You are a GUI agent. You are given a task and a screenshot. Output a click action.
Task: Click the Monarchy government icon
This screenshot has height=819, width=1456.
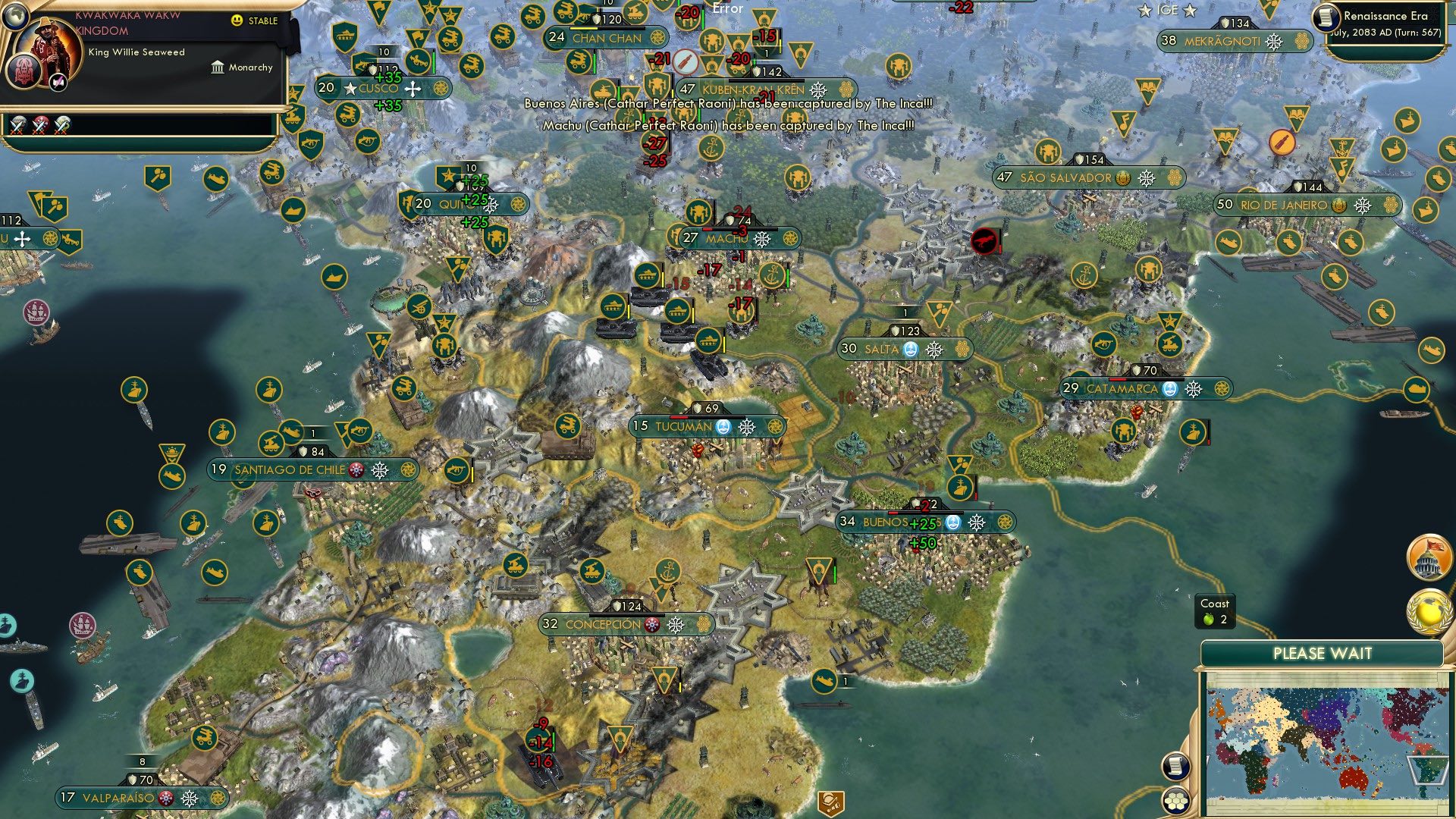pos(219,67)
